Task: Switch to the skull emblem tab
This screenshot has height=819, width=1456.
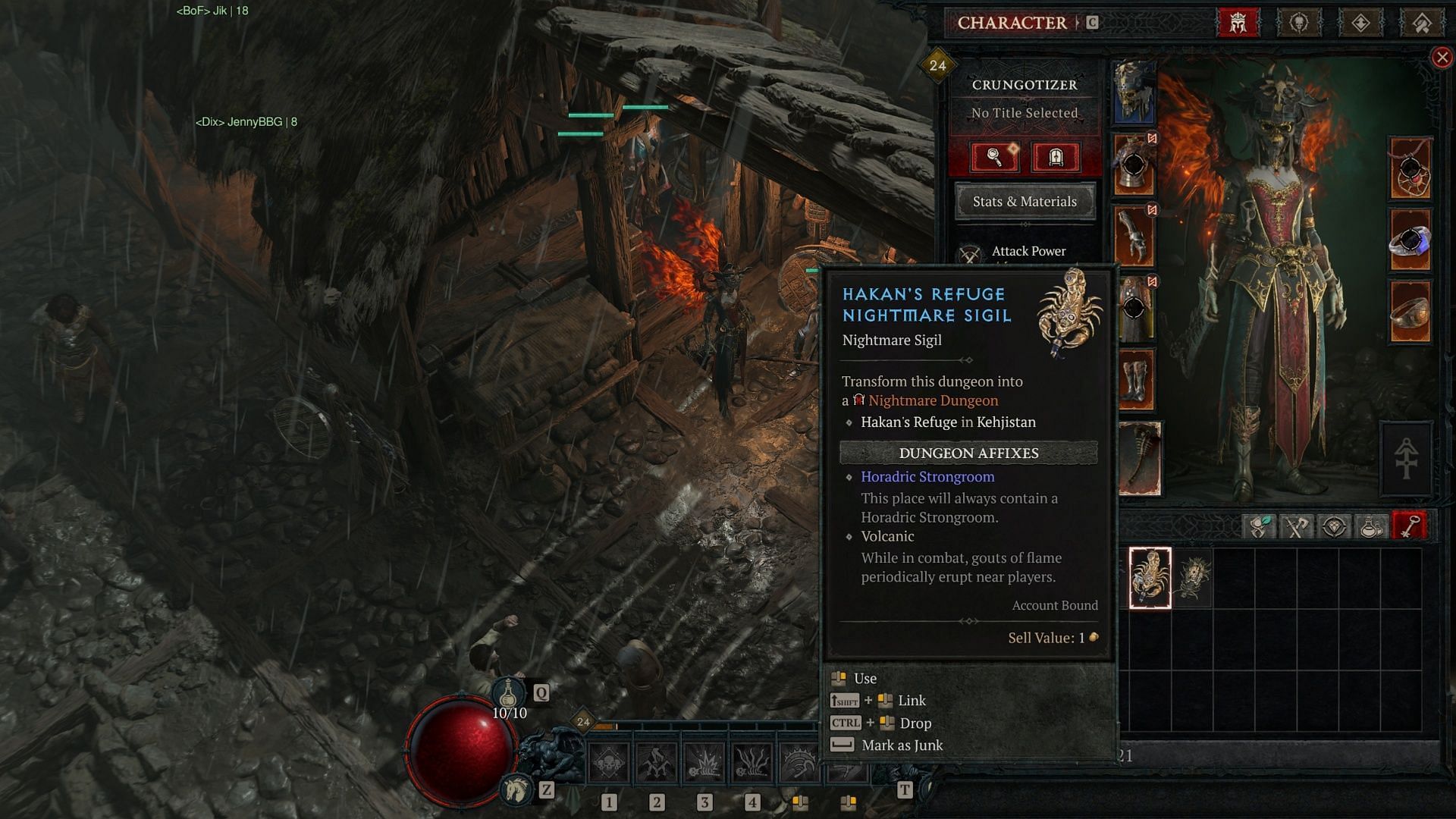Action: (x=1299, y=23)
